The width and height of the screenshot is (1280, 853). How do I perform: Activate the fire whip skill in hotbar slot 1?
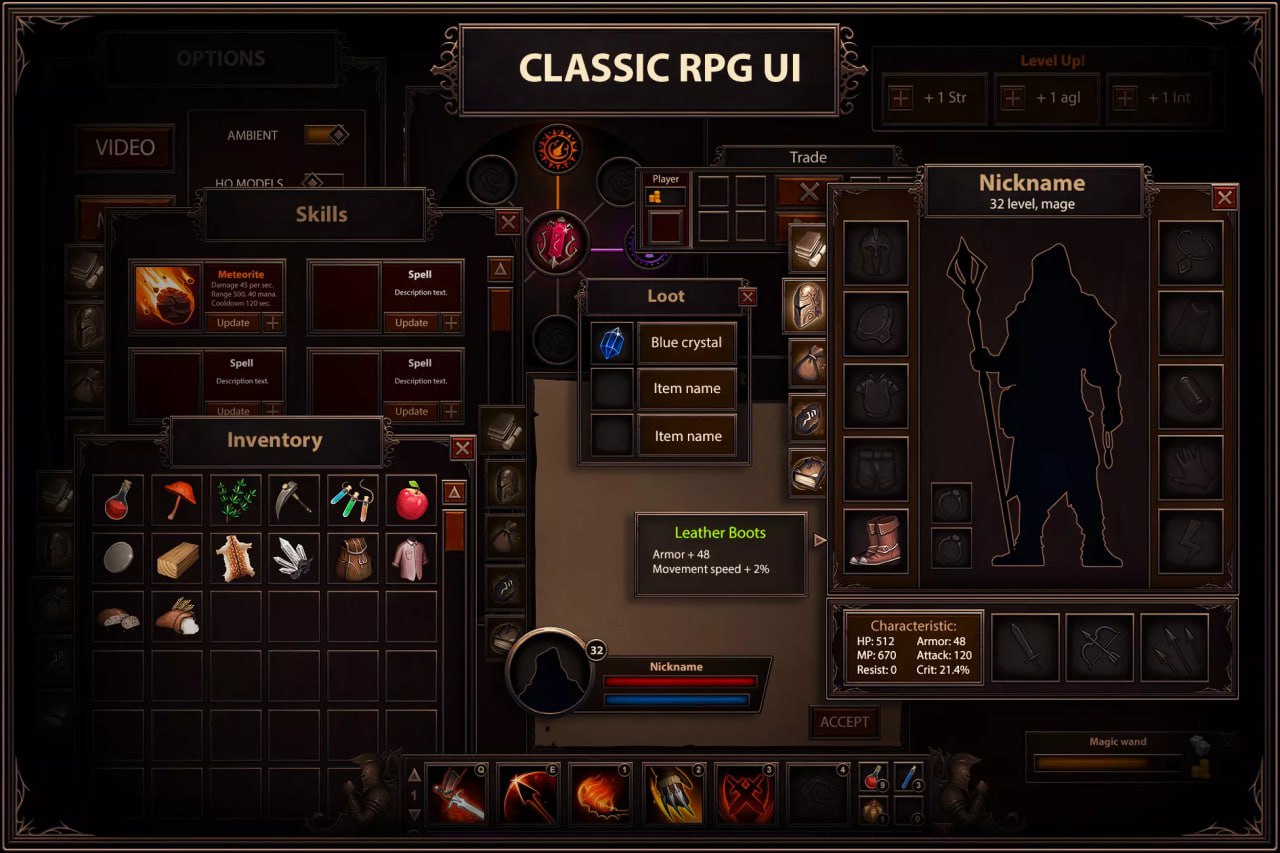pyautogui.click(x=600, y=793)
